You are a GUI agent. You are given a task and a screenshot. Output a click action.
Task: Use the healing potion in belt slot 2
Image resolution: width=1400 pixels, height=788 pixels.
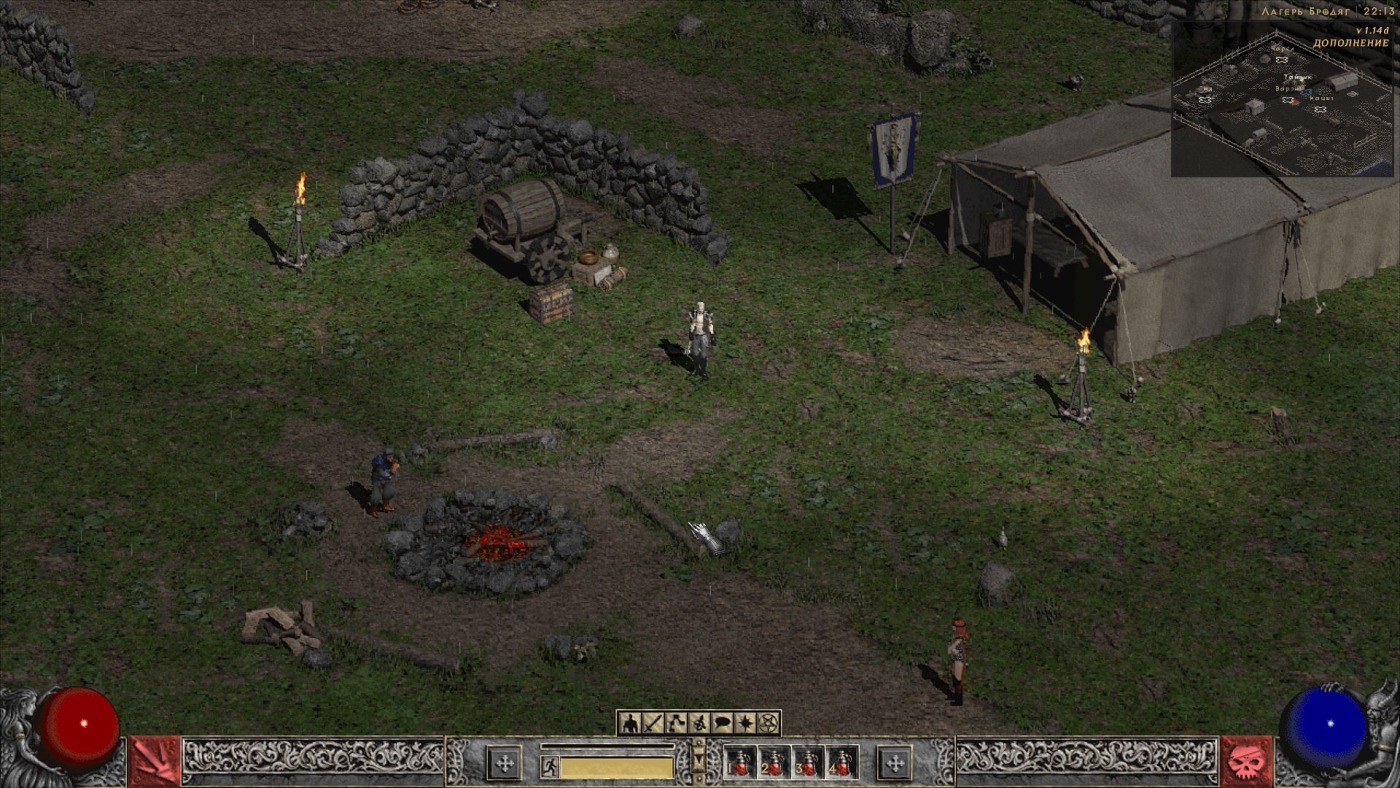pyautogui.click(x=774, y=763)
